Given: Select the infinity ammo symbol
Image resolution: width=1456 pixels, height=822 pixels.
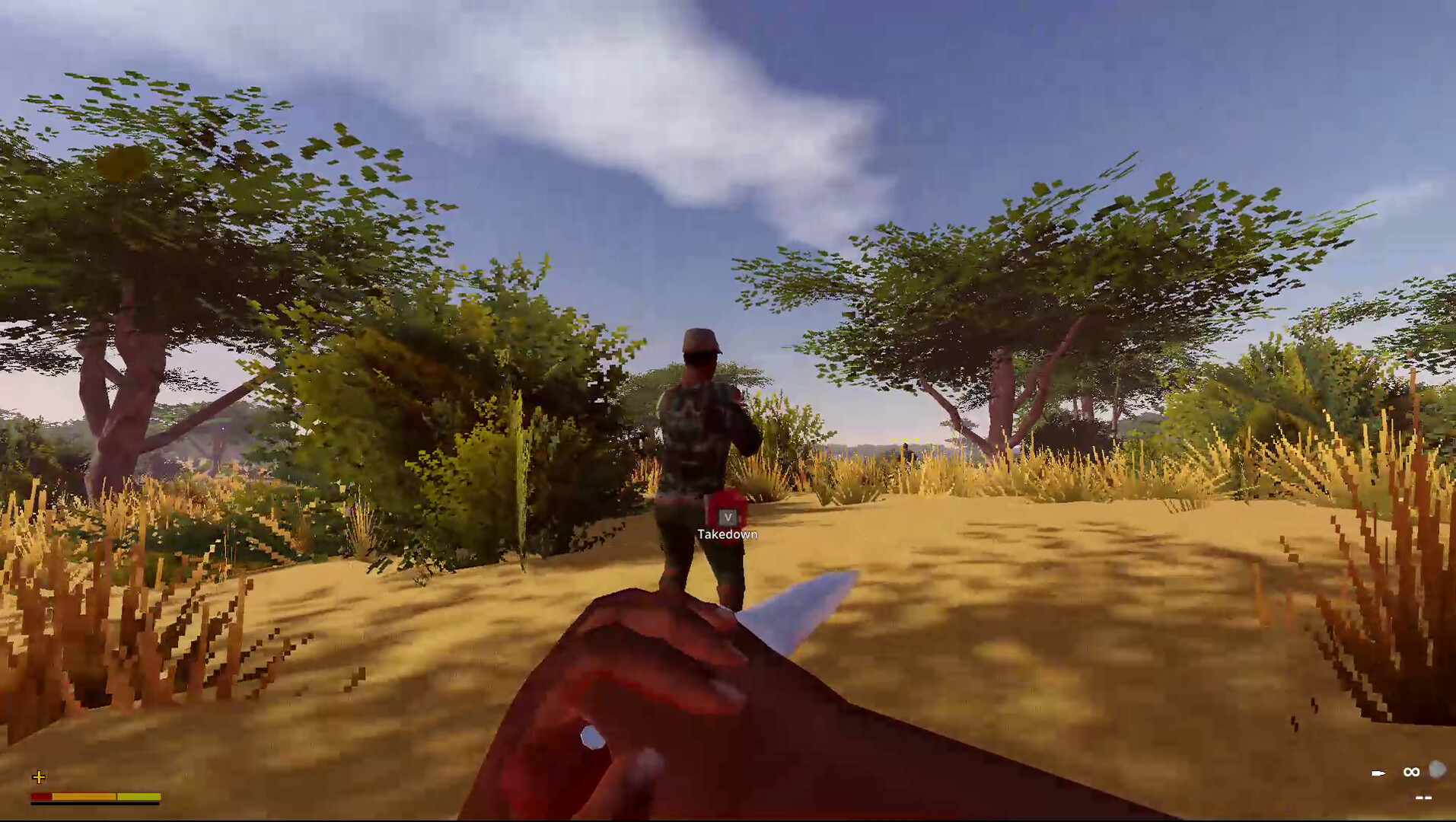Looking at the screenshot, I should tap(1412, 773).
